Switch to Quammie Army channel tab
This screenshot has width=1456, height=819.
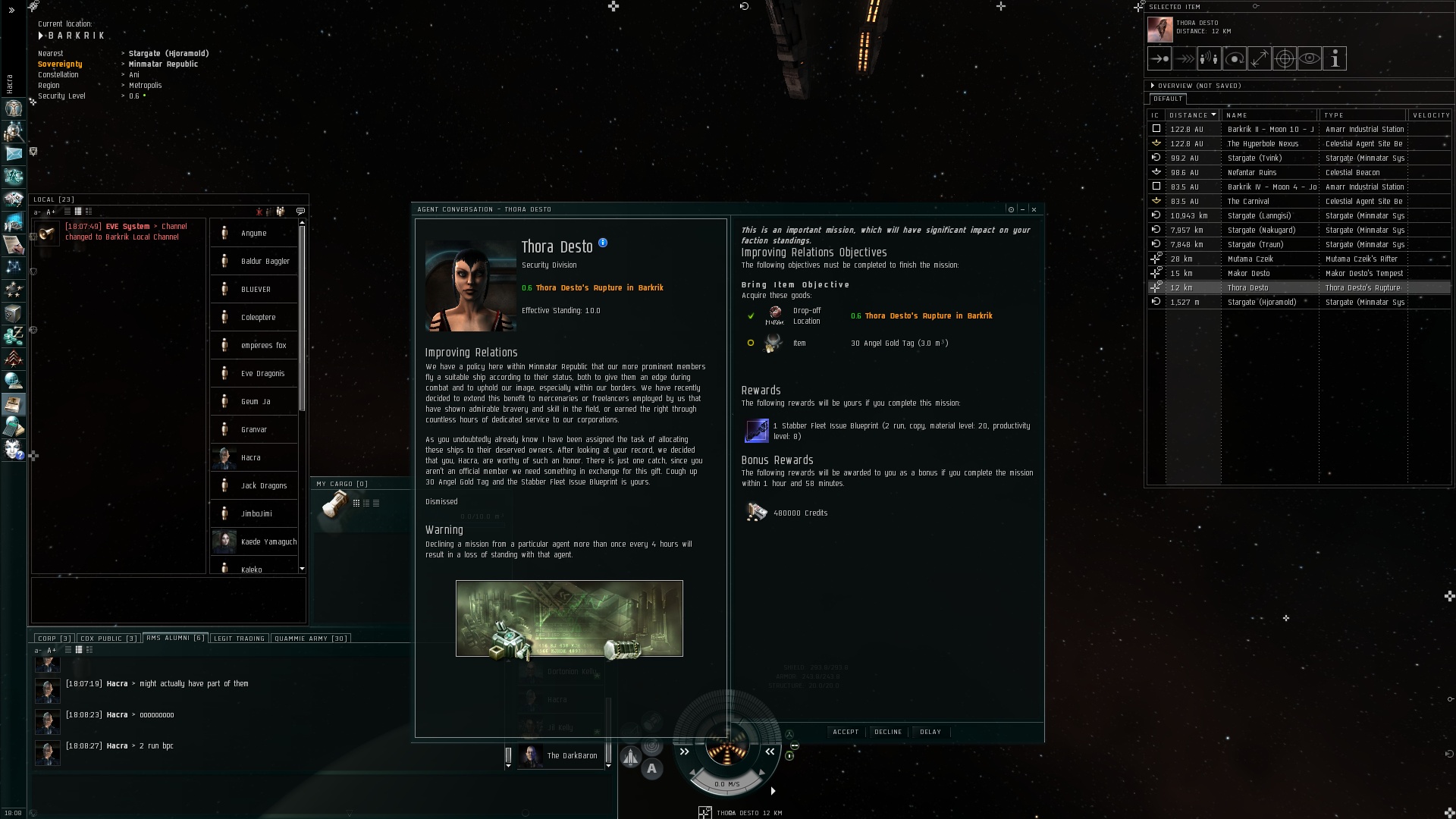point(311,639)
